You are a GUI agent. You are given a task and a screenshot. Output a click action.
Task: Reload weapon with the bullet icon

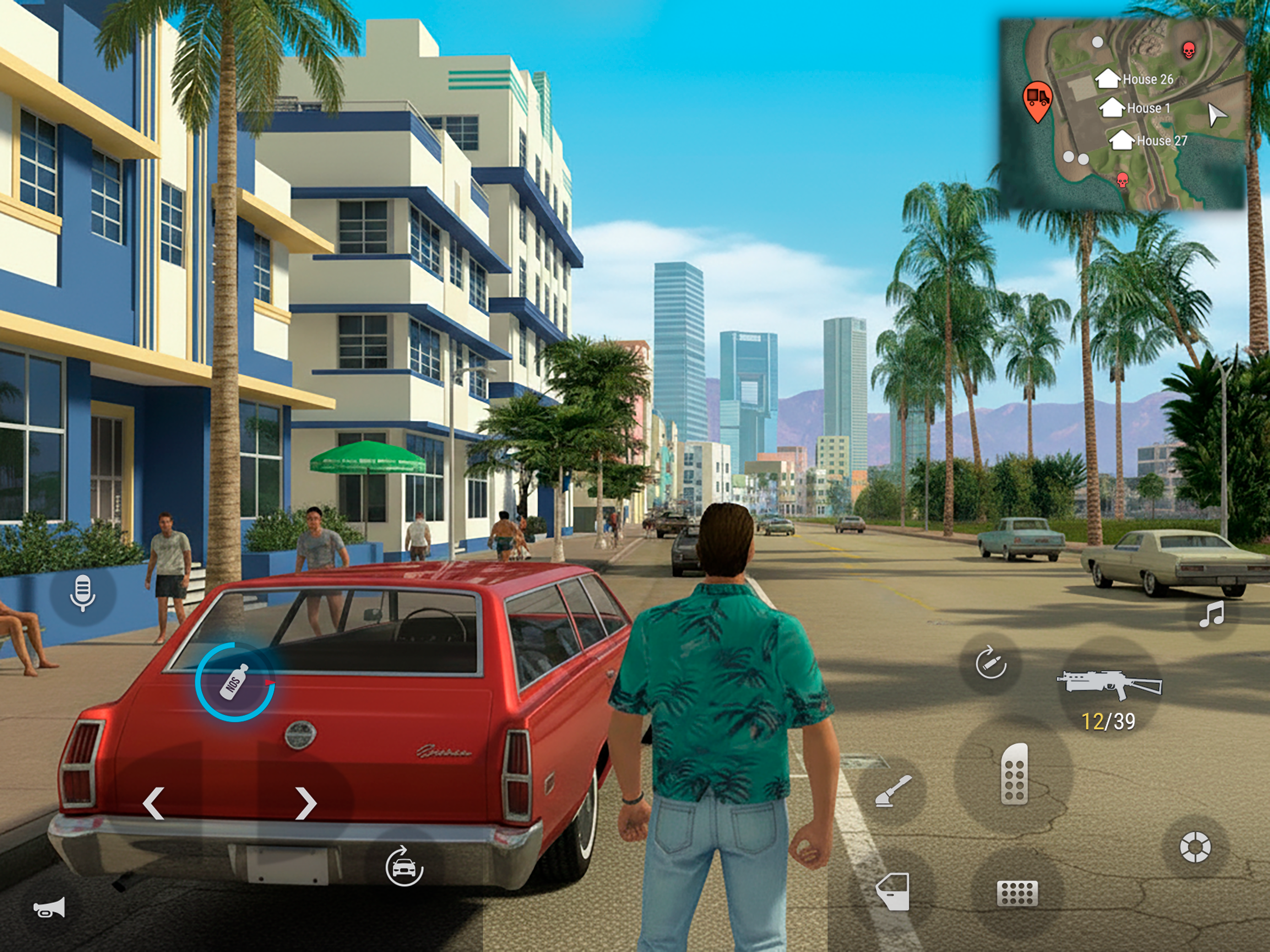[991, 663]
